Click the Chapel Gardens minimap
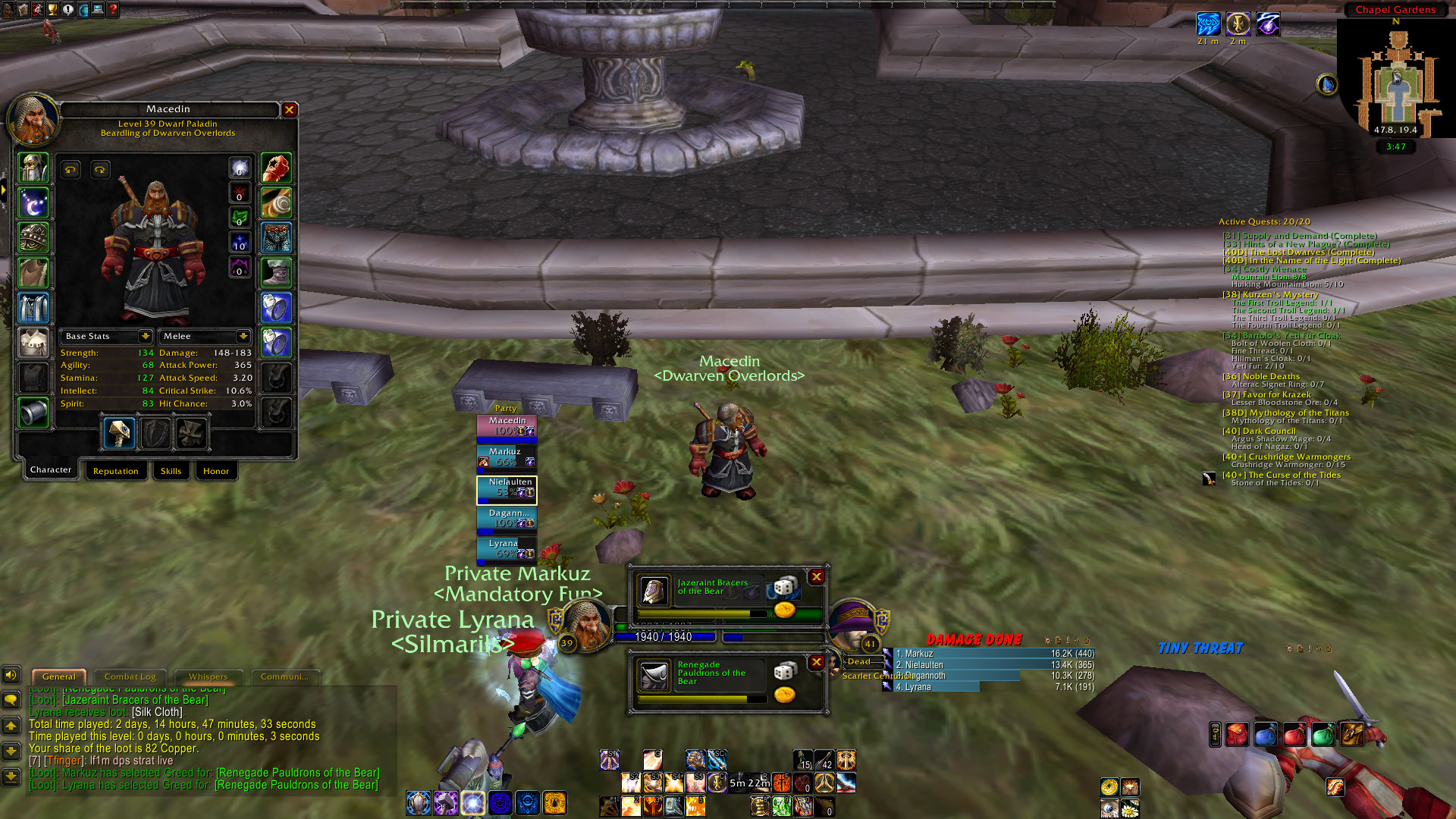 coord(1397,80)
